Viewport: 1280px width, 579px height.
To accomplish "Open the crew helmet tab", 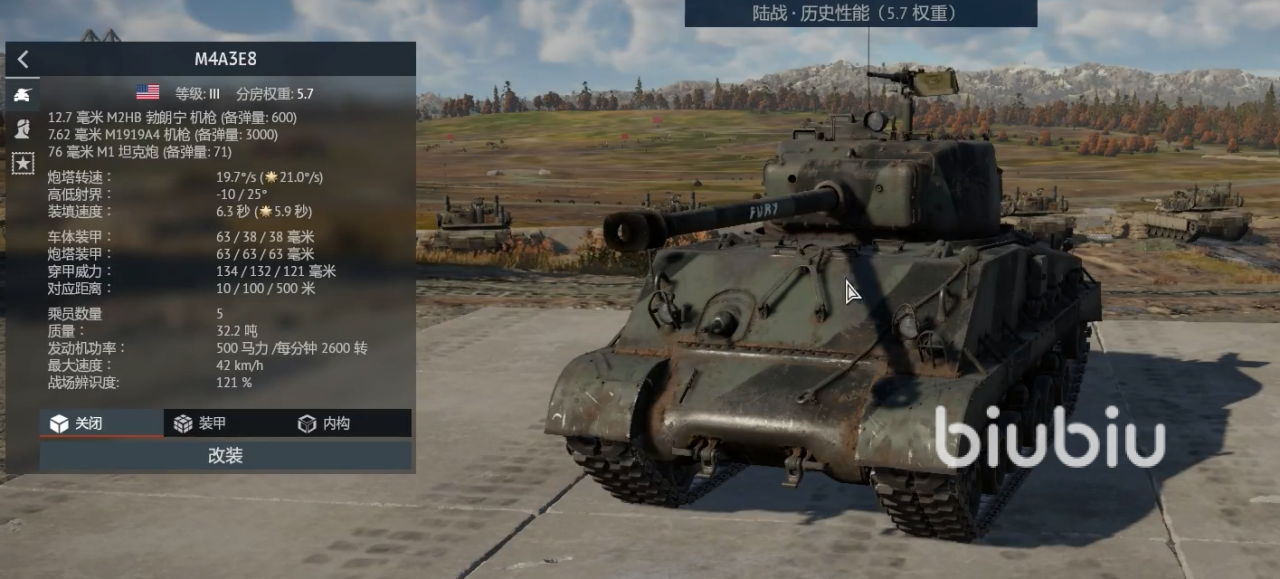I will [22, 128].
